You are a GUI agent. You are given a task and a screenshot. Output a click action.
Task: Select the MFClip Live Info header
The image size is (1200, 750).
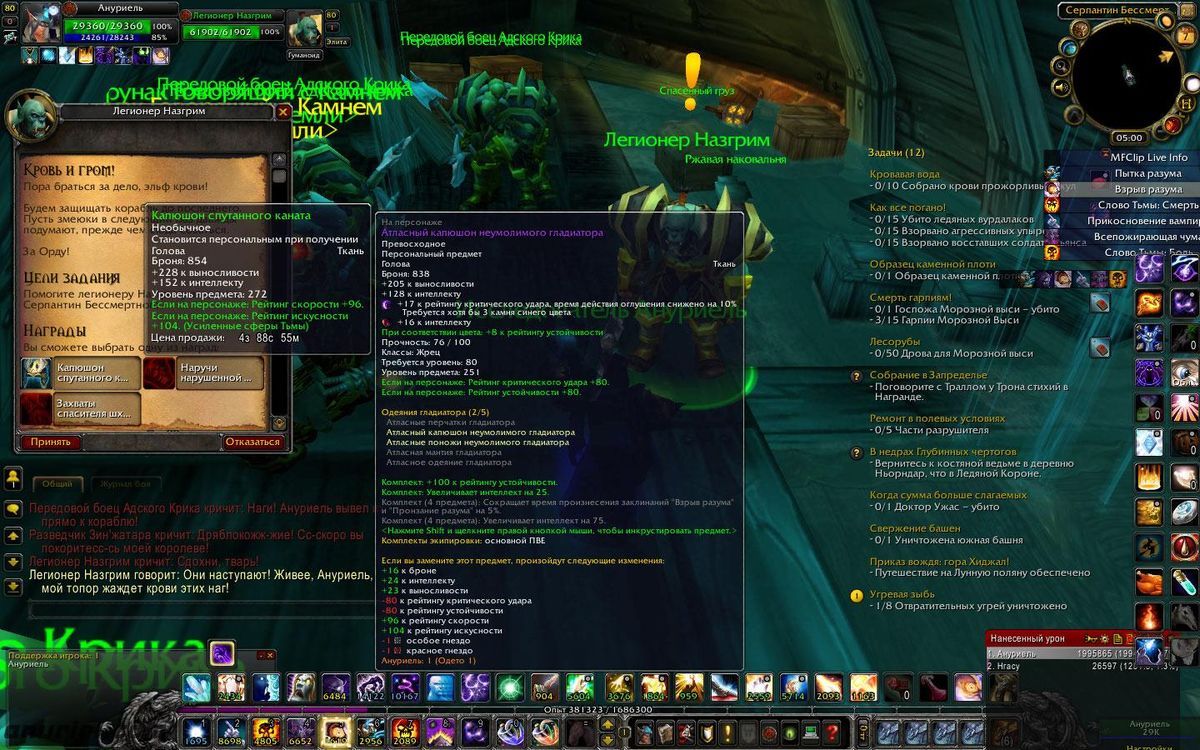point(1148,157)
